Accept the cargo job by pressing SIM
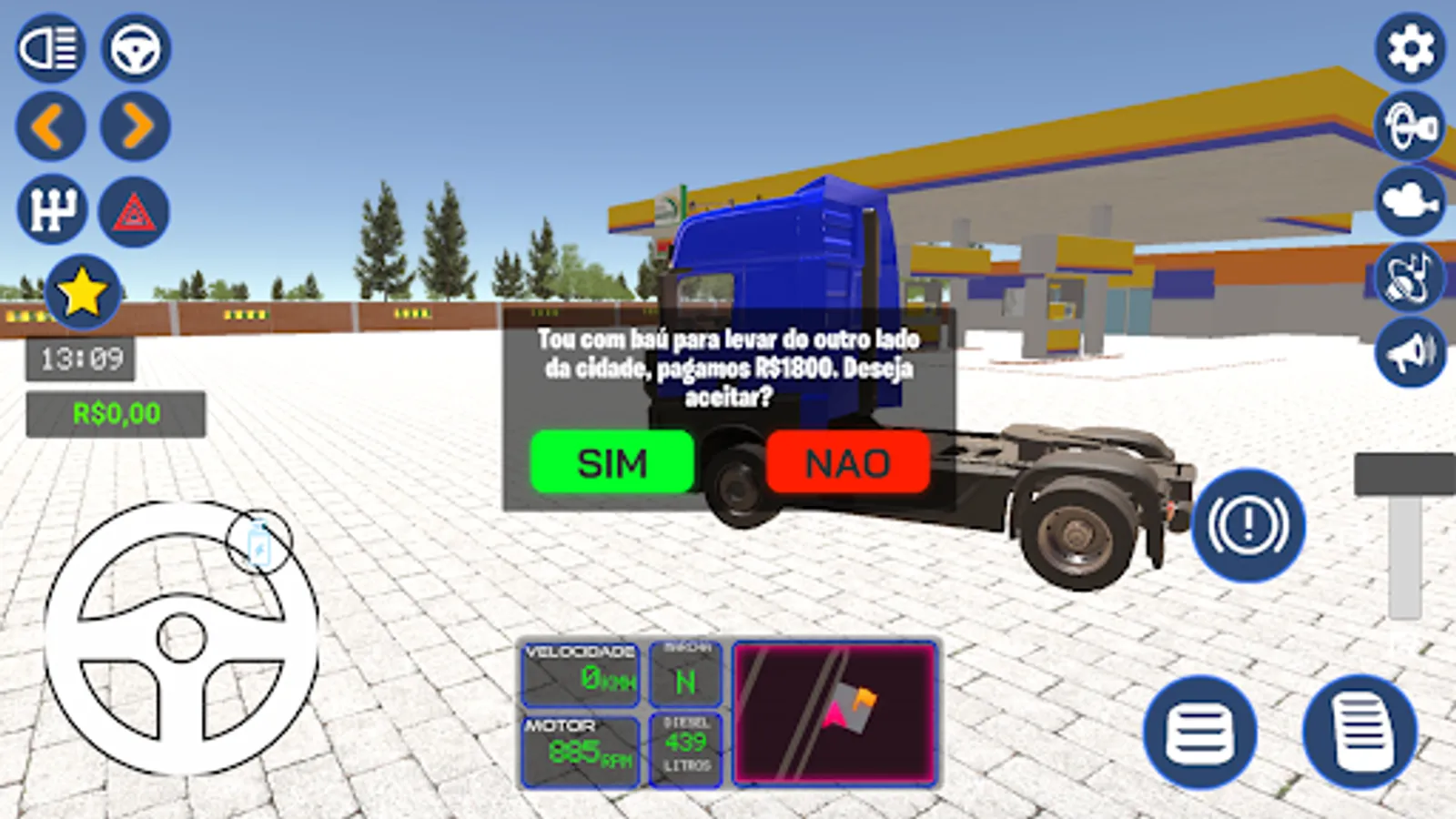This screenshot has width=1456, height=819. pyautogui.click(x=611, y=463)
